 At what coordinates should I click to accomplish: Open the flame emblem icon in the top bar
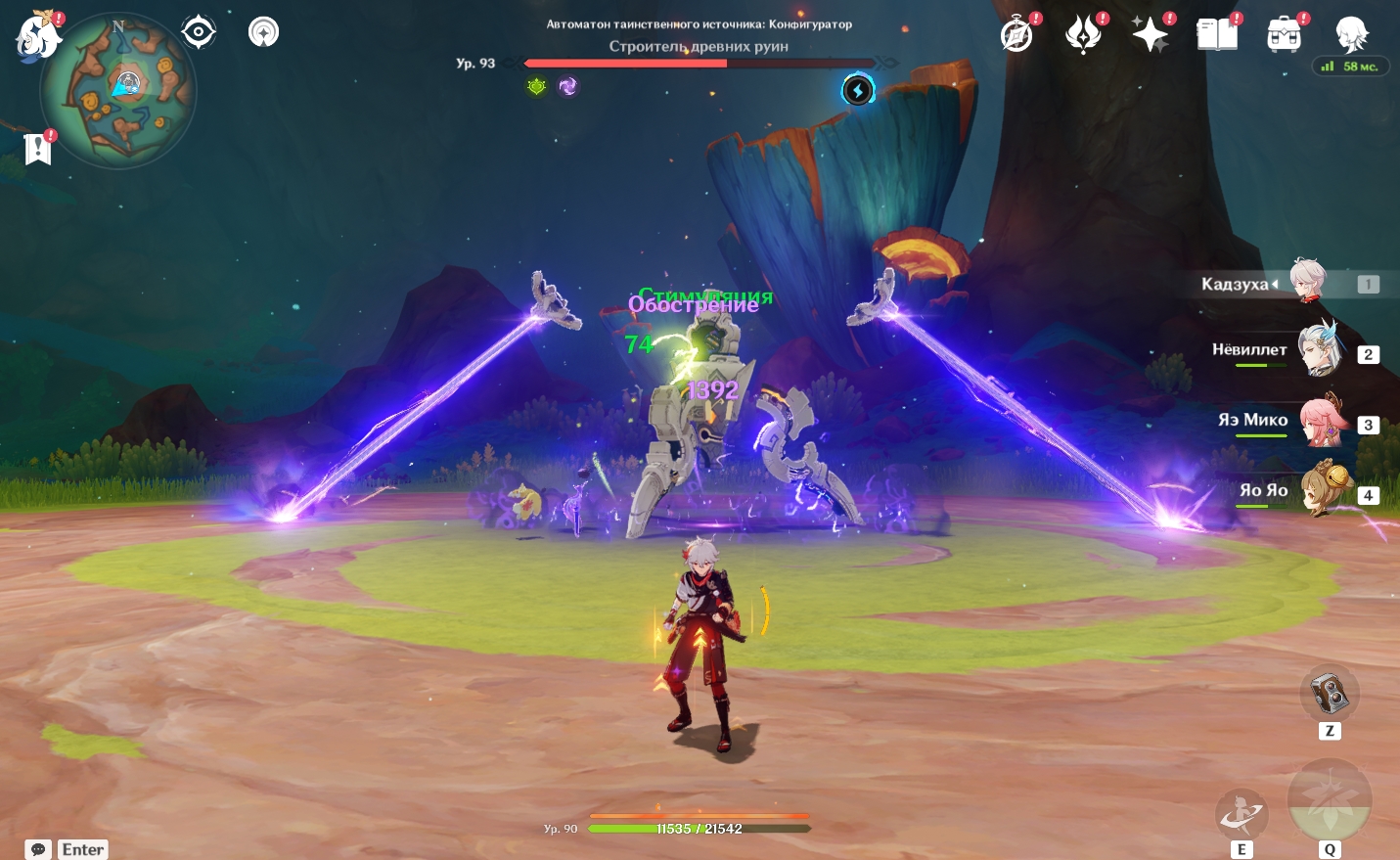(x=1083, y=35)
